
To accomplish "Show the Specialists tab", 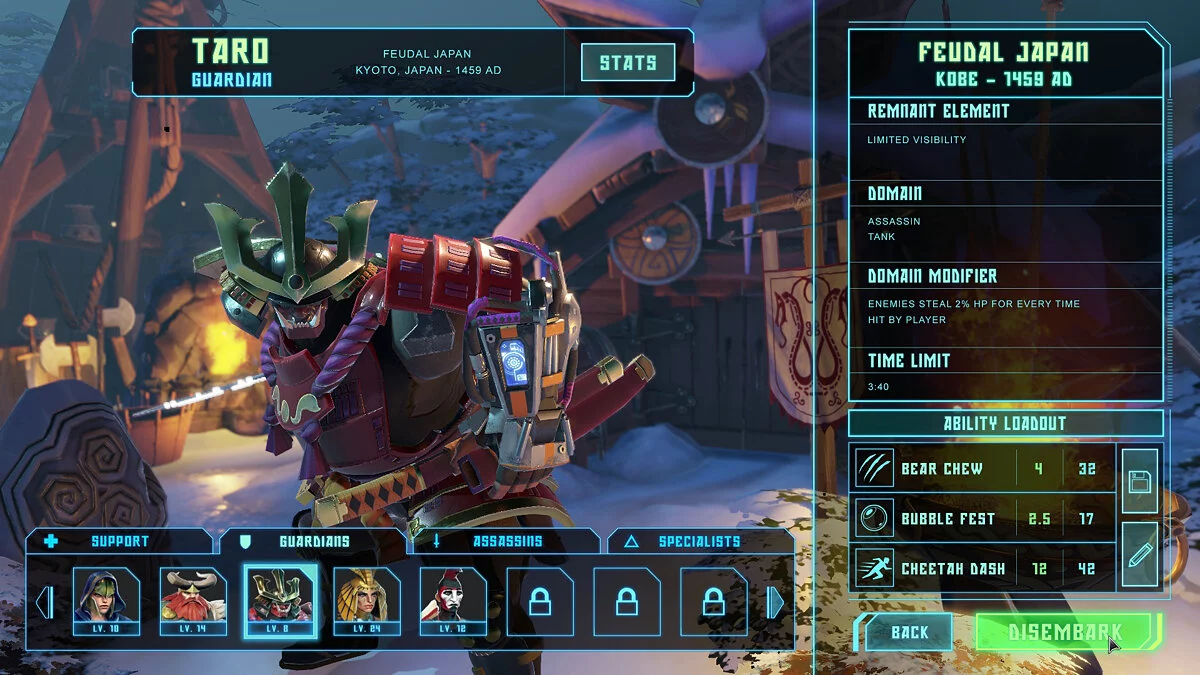I will (698, 541).
